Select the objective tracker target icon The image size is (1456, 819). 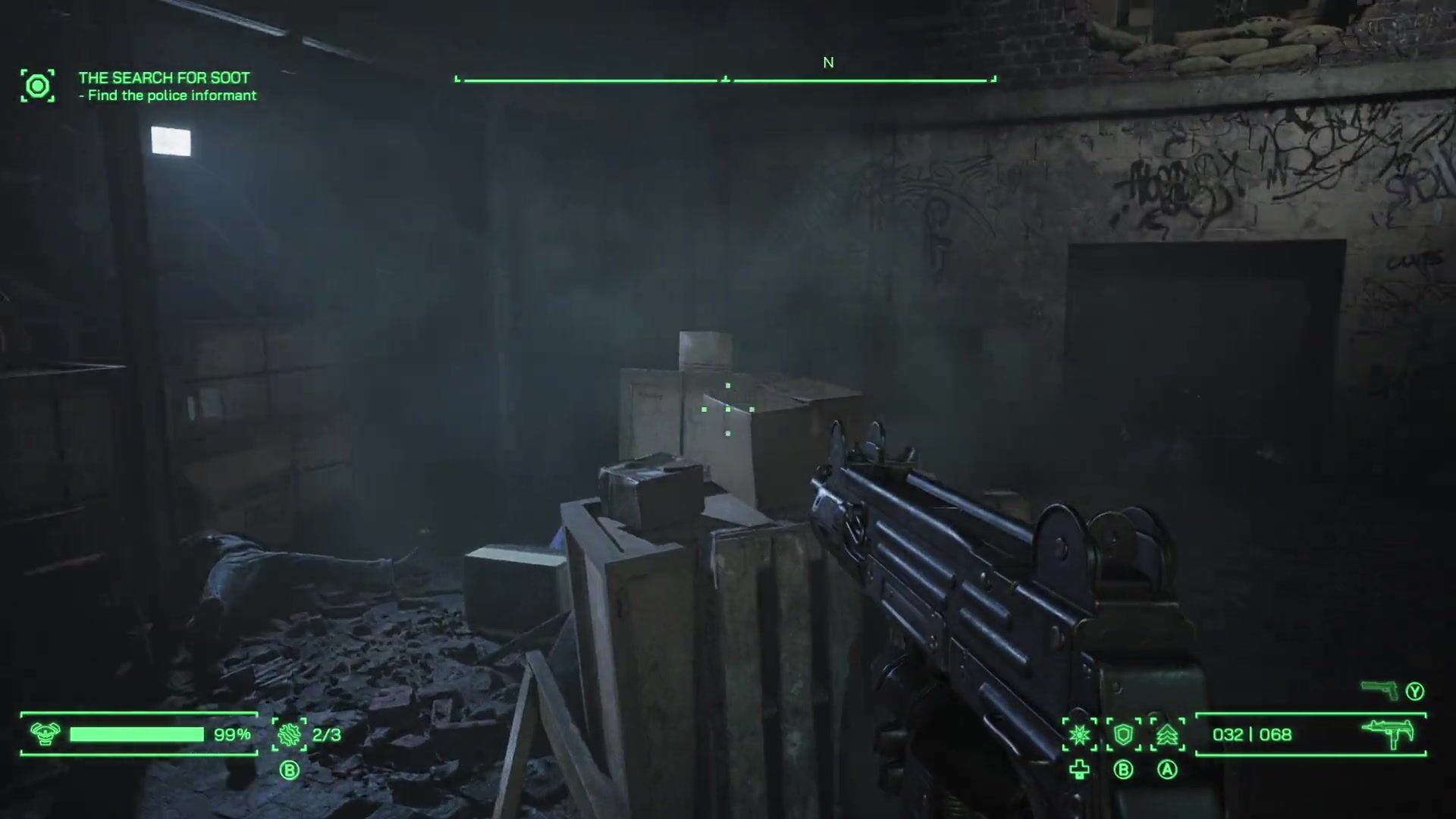point(37,86)
